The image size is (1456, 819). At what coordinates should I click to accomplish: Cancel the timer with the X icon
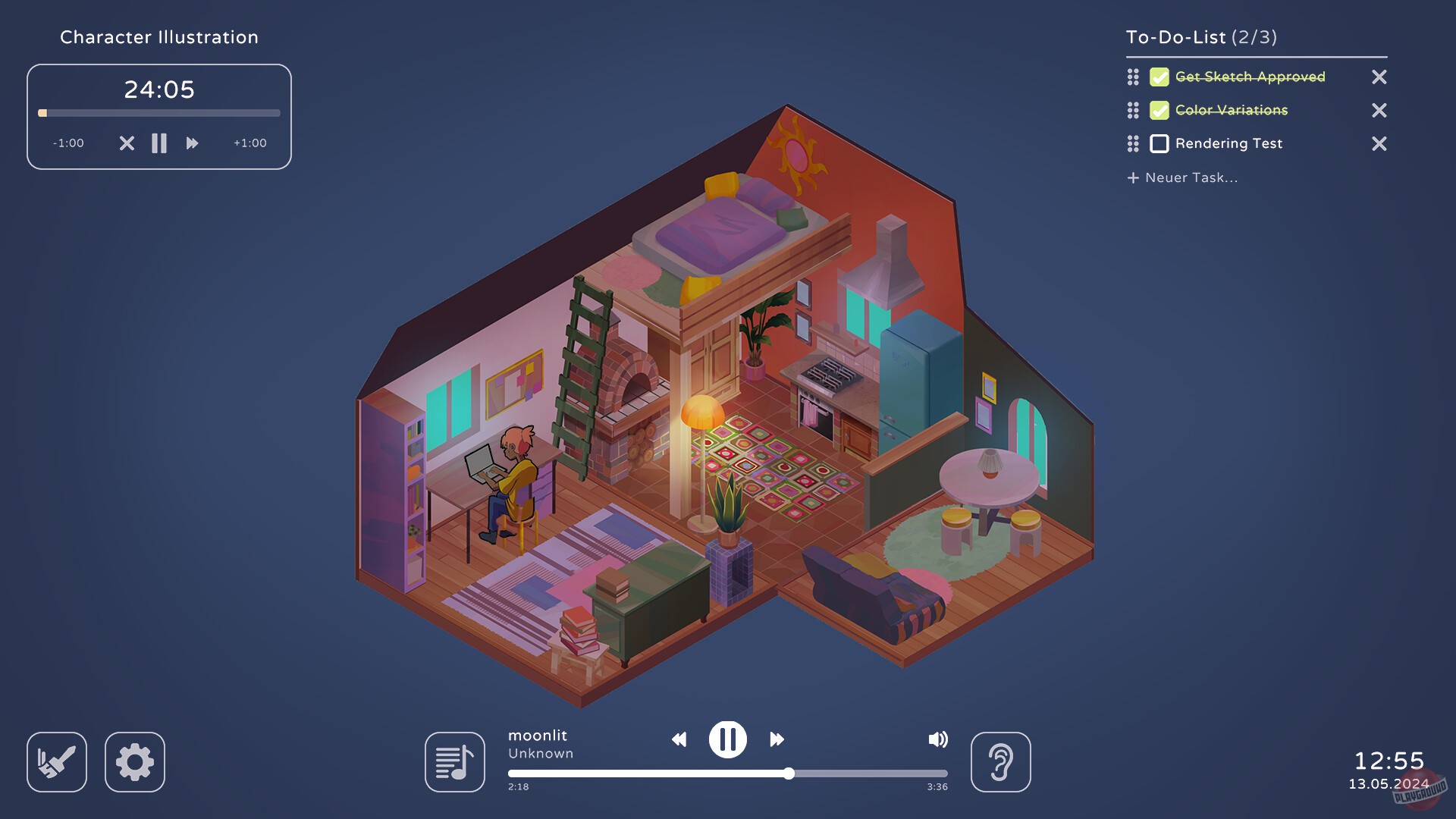[126, 143]
